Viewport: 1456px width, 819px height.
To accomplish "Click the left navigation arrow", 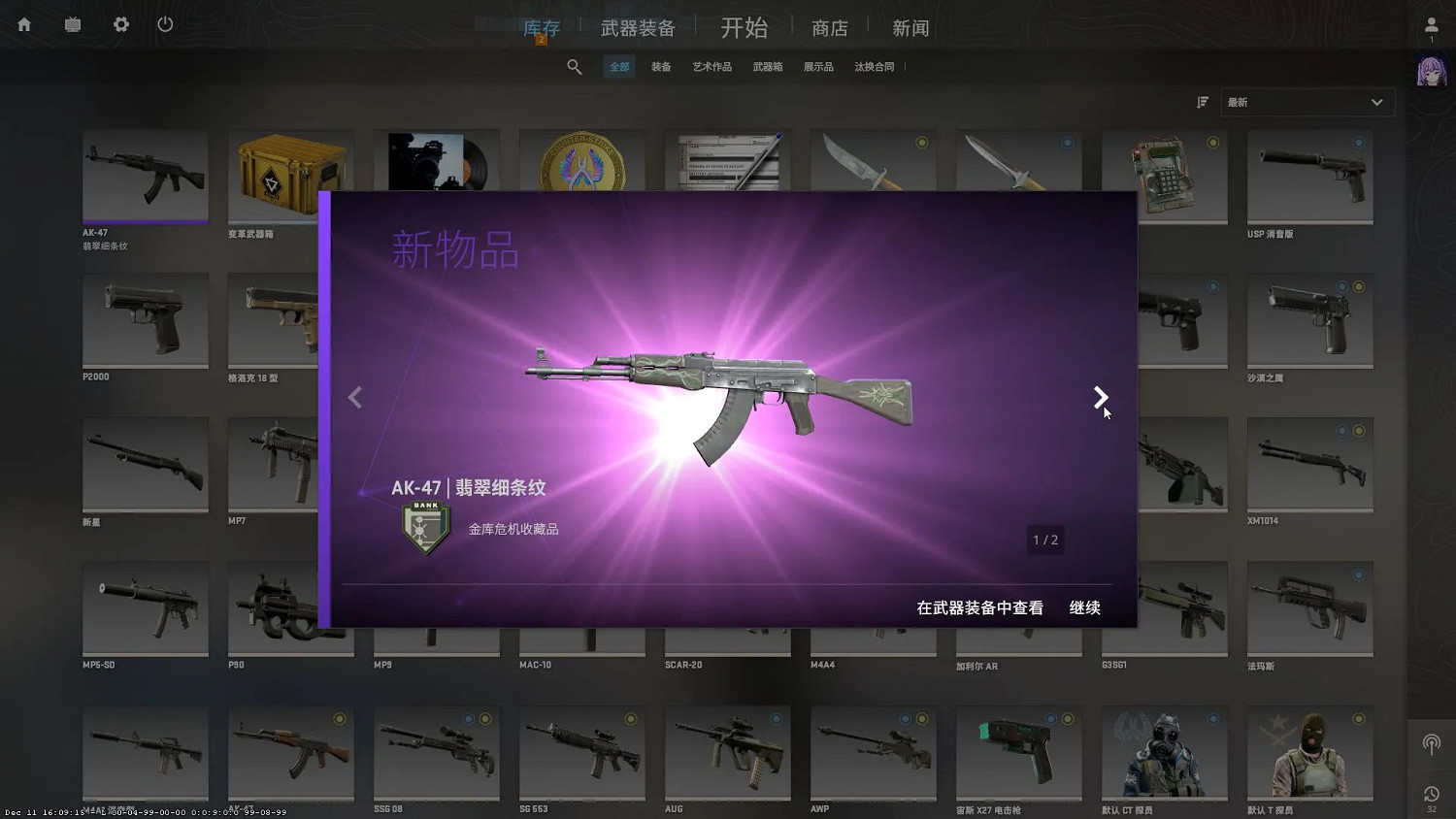I will click(355, 398).
